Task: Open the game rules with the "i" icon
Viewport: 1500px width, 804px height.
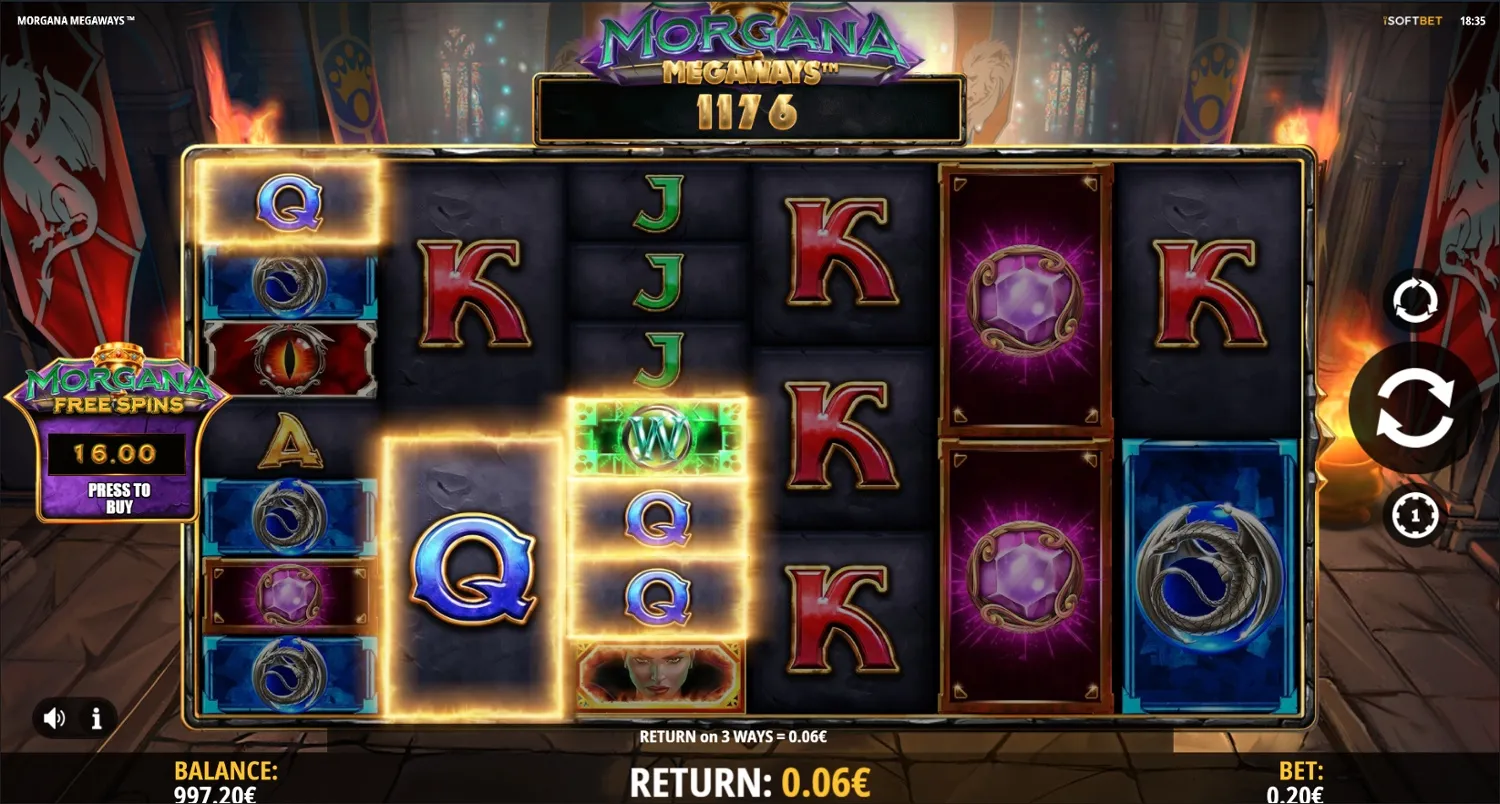Action: [x=97, y=717]
